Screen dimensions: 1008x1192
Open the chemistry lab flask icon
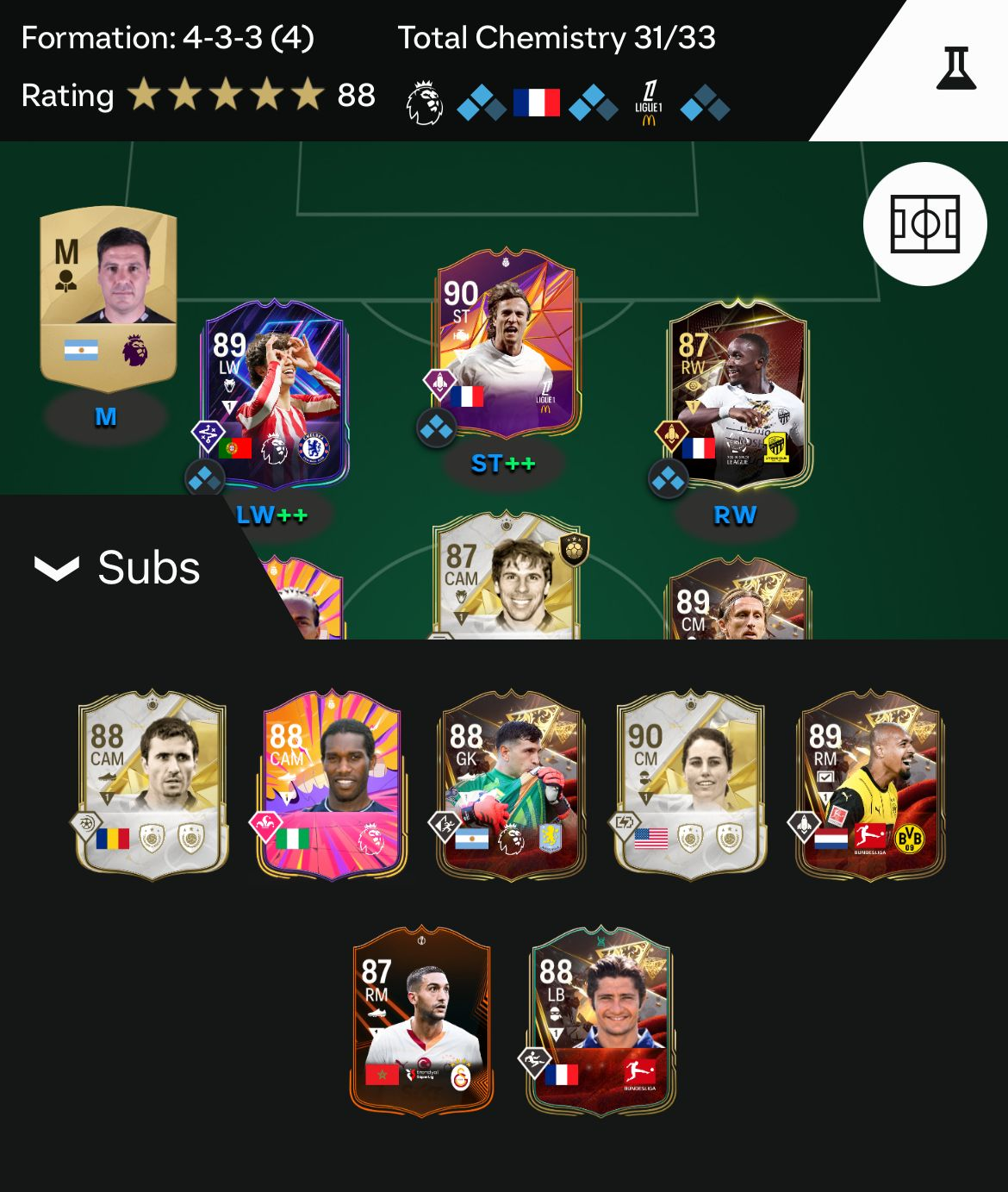pos(955,69)
